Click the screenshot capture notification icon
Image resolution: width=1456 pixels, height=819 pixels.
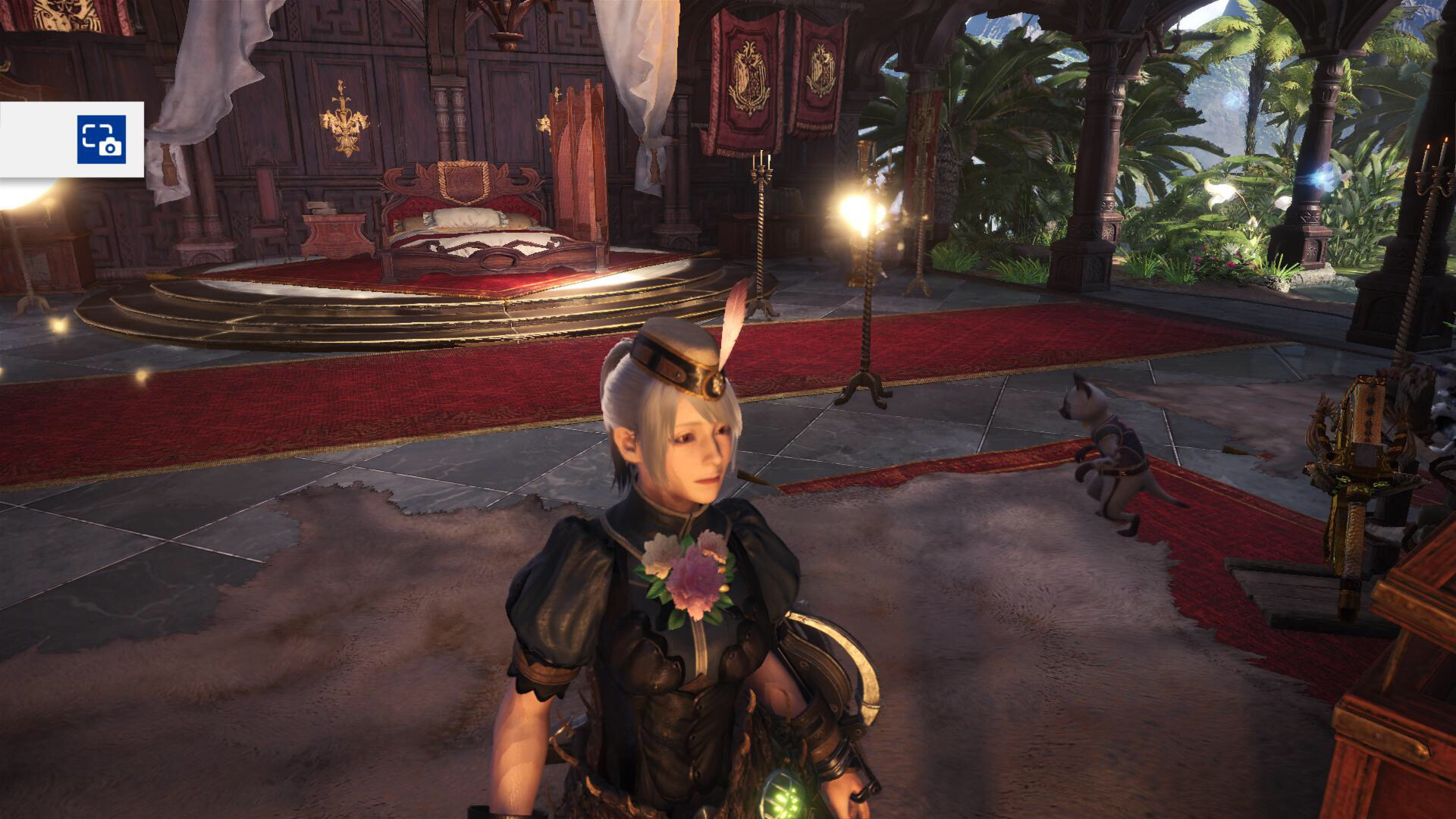coord(101,140)
